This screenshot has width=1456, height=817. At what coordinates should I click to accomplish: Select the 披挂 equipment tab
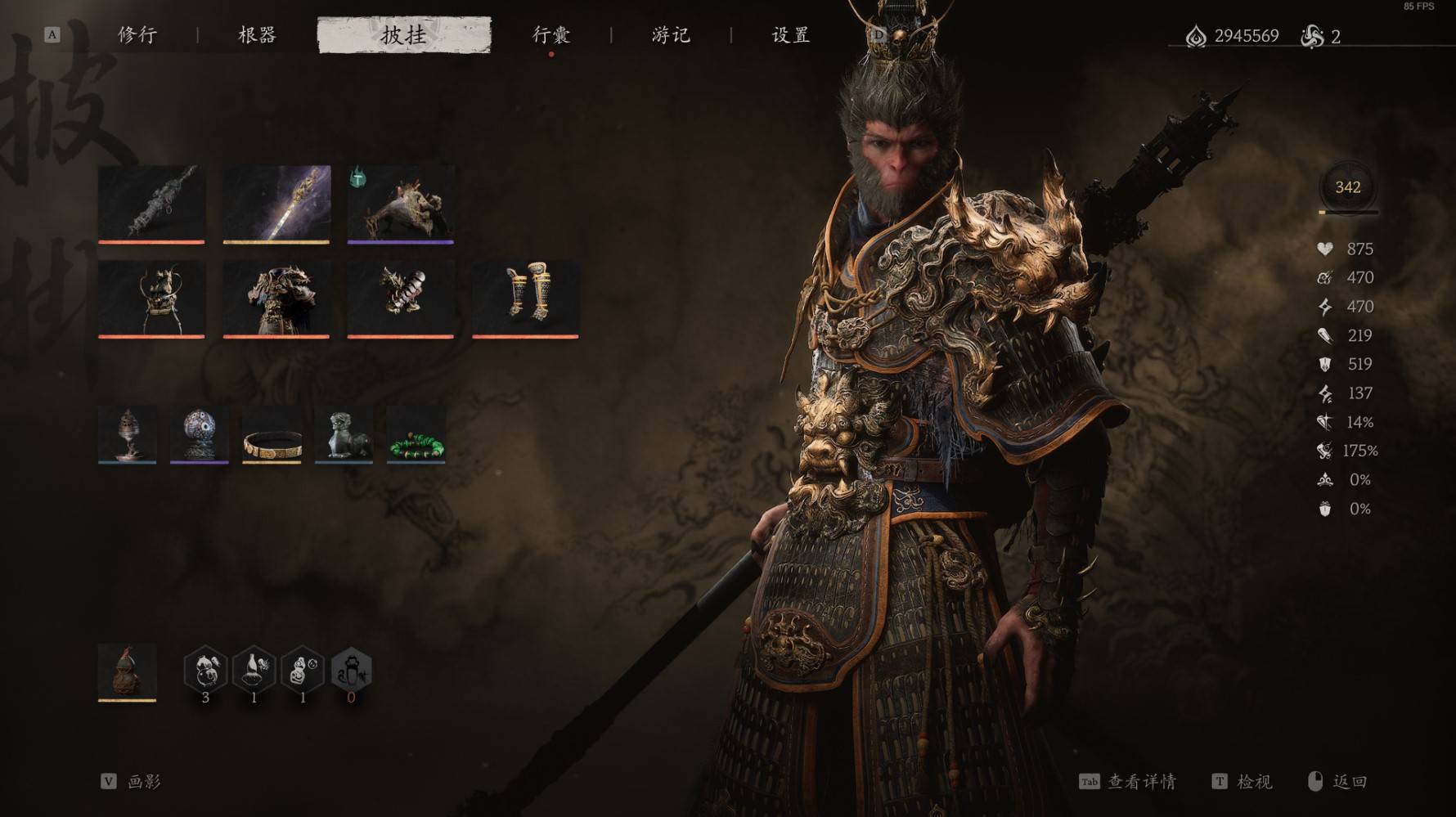point(404,35)
